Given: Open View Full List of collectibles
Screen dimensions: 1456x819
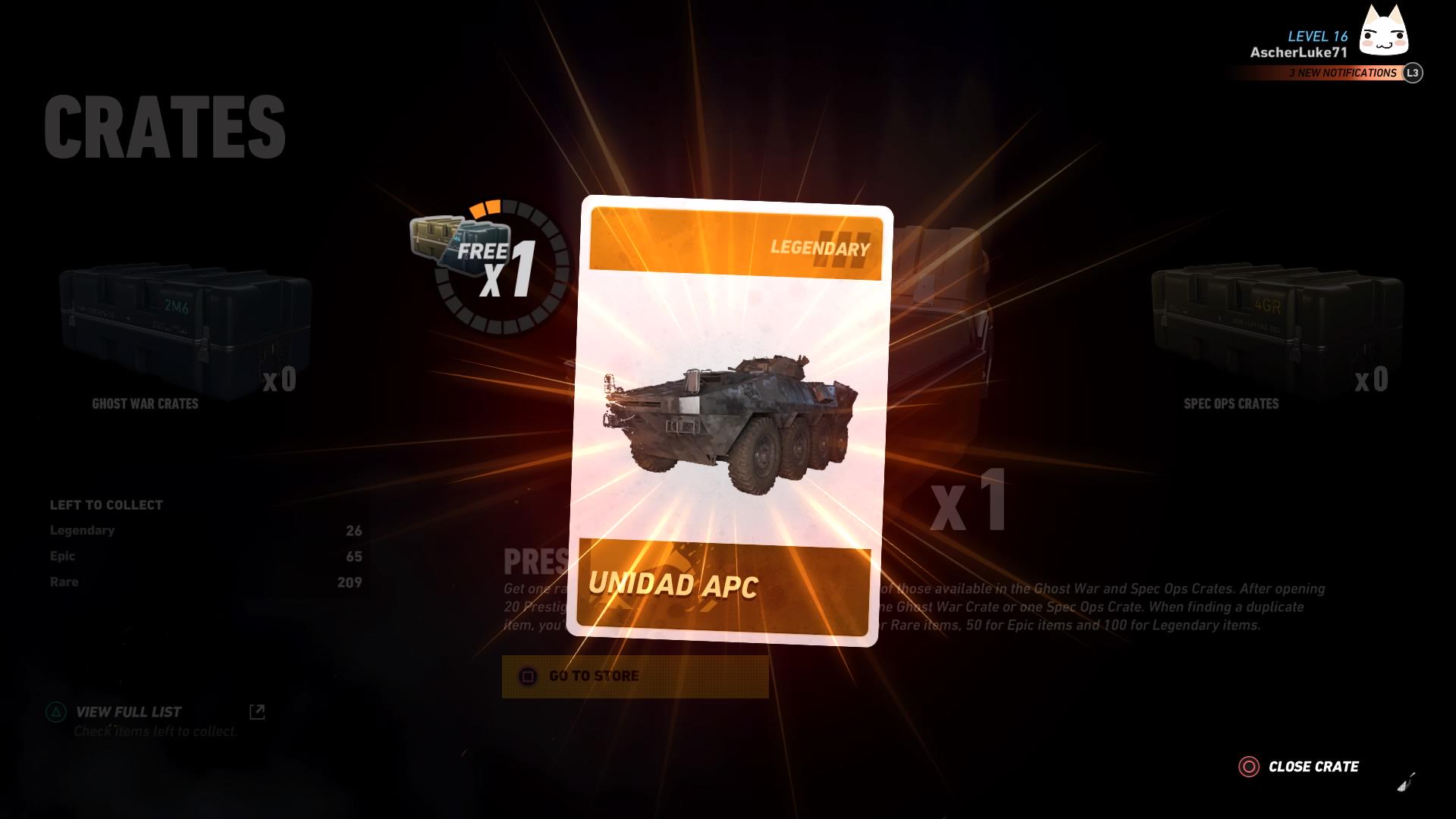Looking at the screenshot, I should (127, 711).
